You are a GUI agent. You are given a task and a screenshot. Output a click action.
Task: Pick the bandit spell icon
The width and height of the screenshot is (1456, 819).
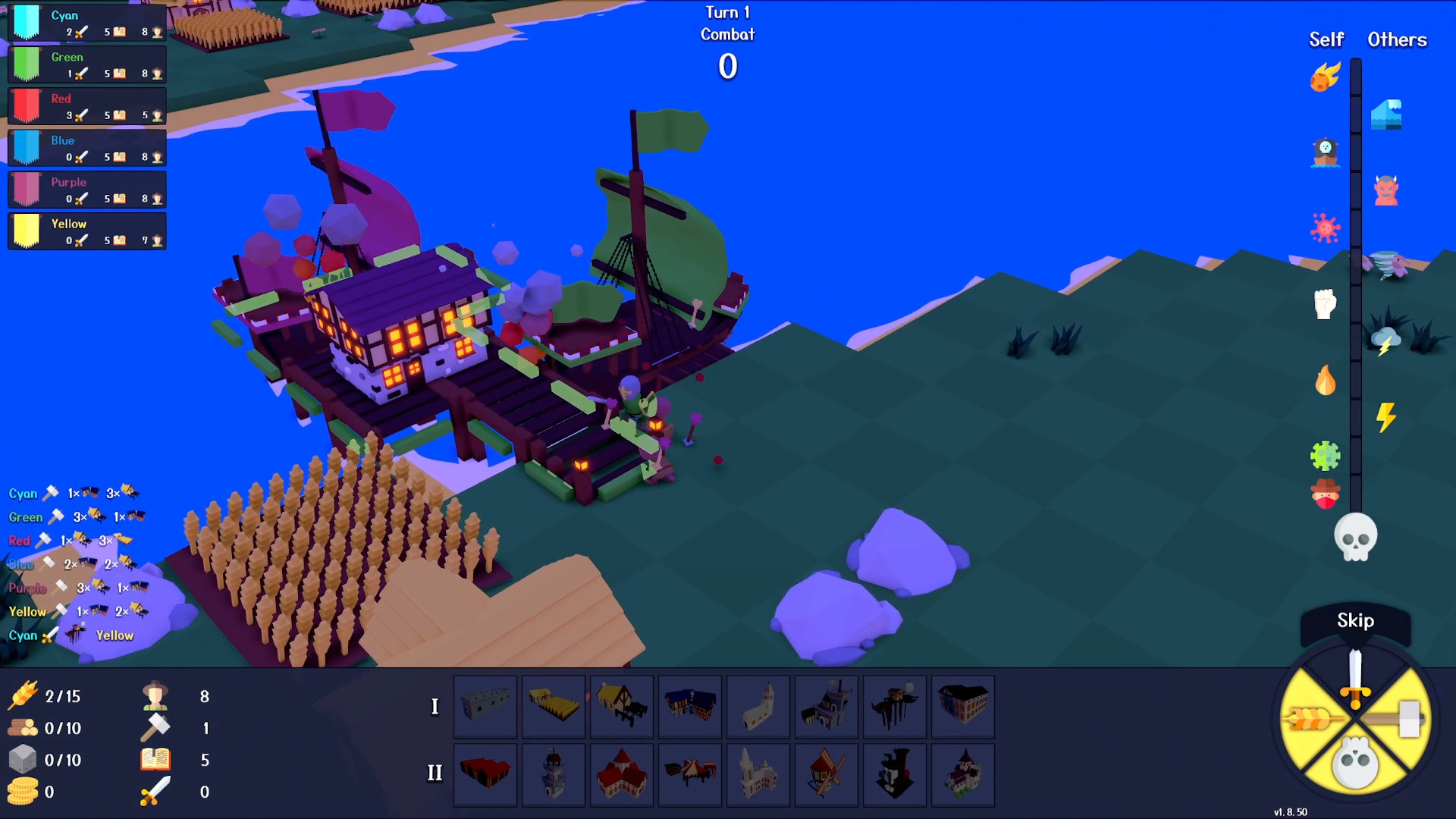click(1325, 494)
